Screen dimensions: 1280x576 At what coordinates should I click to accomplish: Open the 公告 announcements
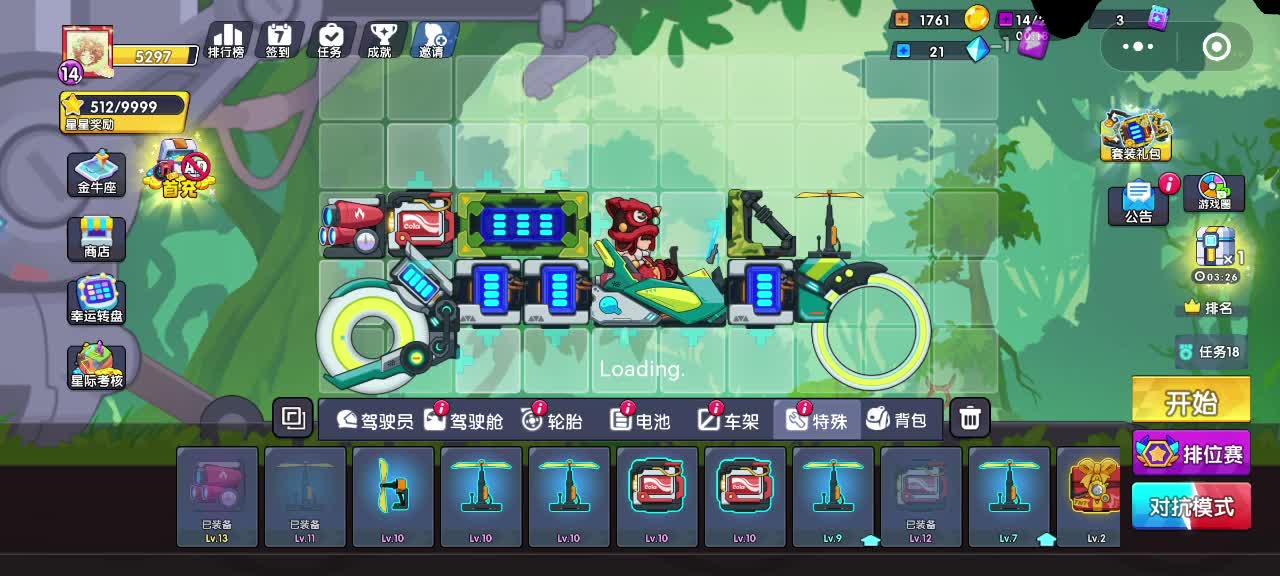1139,203
